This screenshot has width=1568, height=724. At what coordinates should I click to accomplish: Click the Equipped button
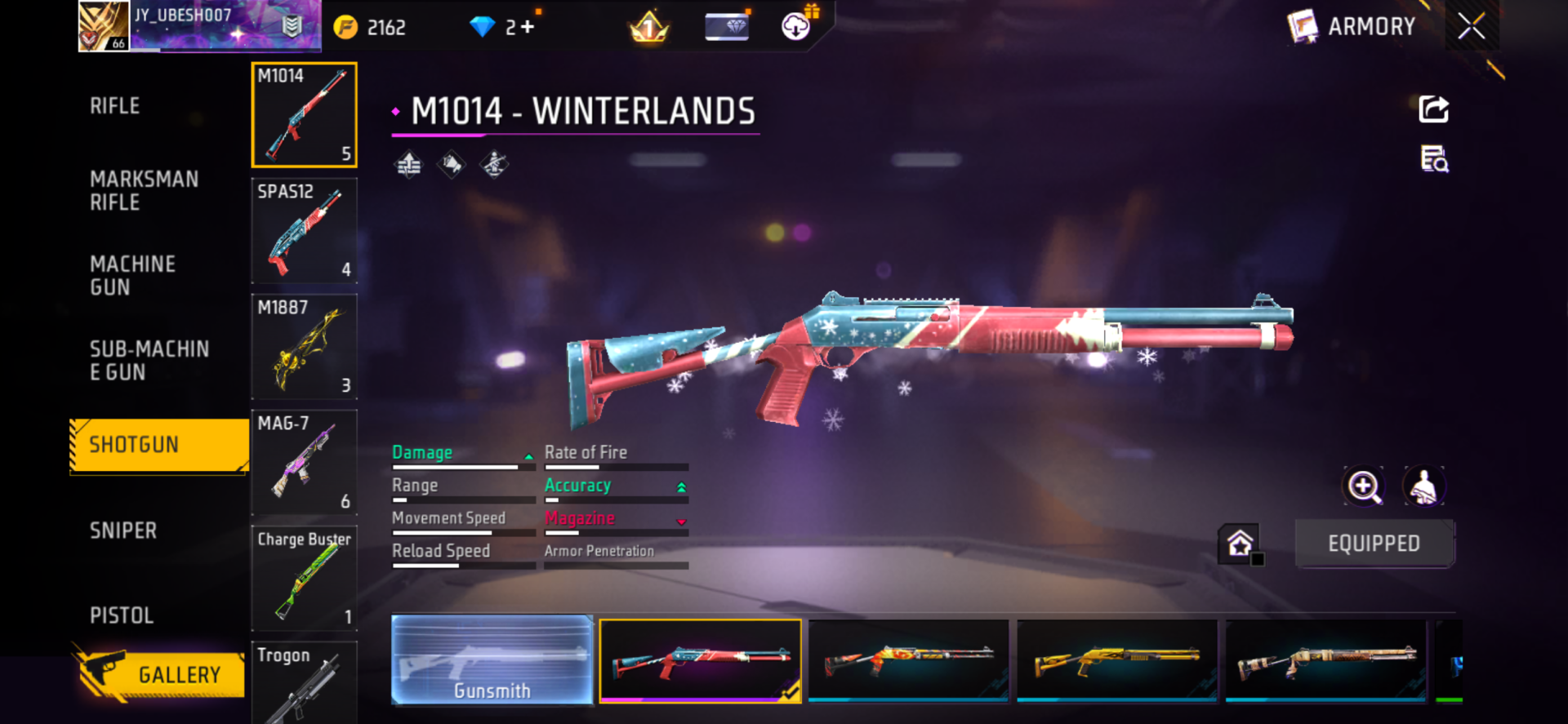coord(1374,544)
